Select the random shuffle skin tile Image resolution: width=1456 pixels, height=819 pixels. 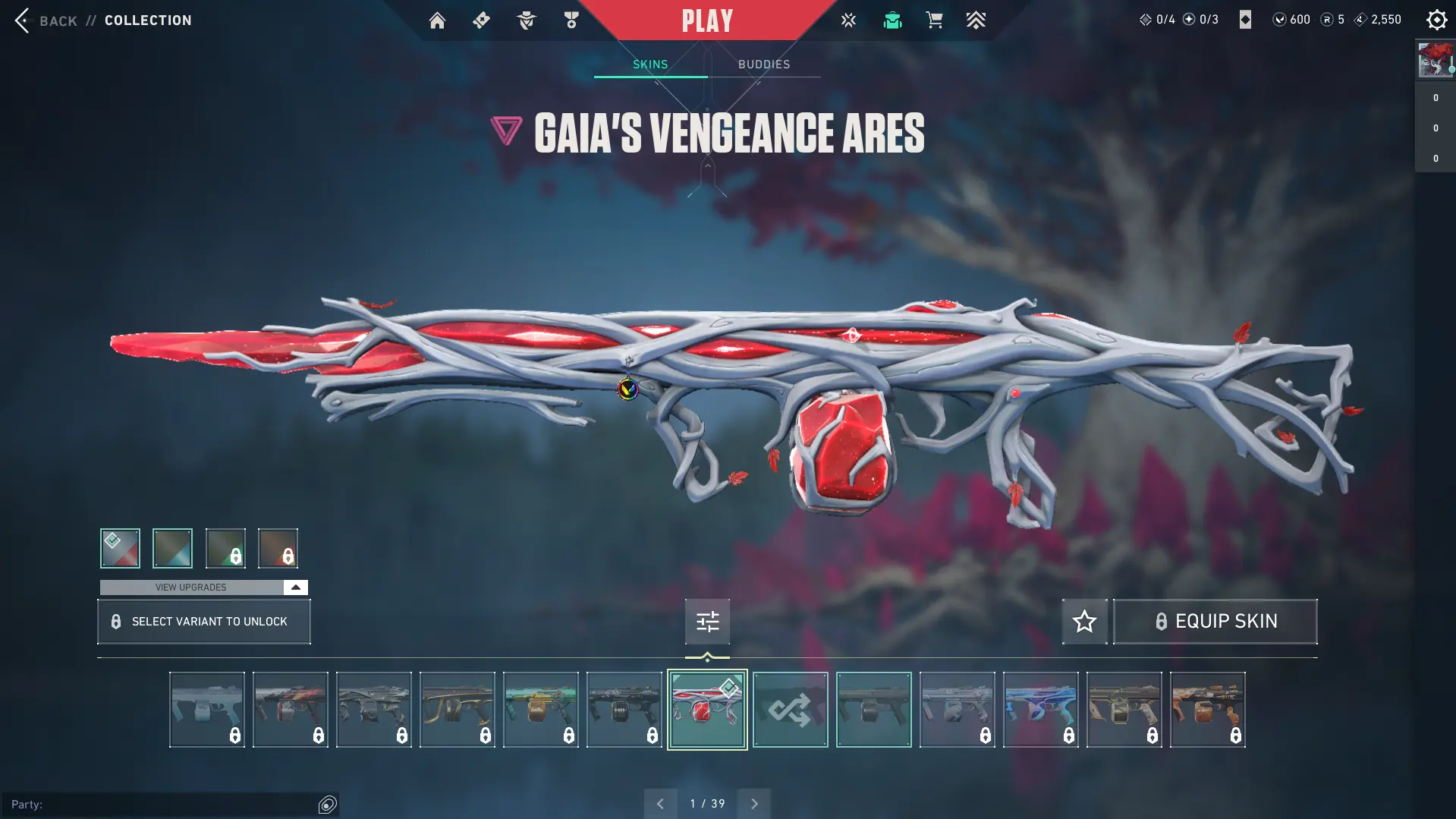pyautogui.click(x=791, y=710)
